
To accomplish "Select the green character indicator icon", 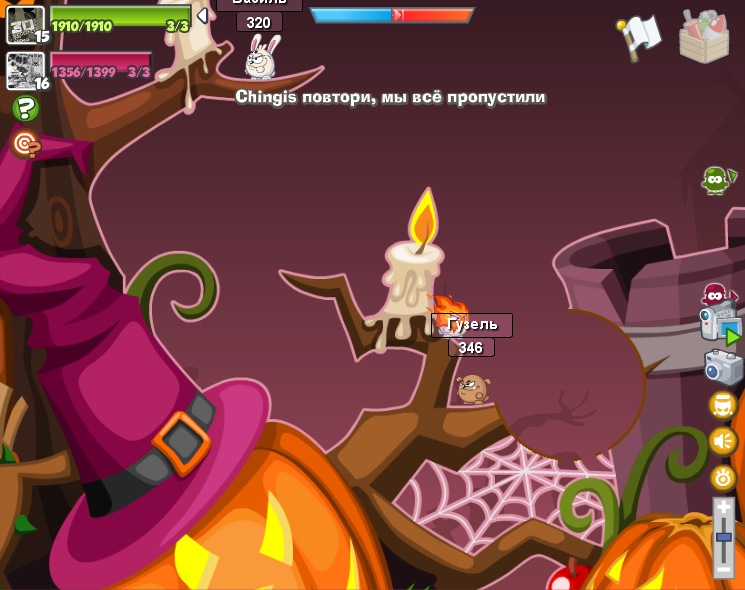I will [x=715, y=180].
